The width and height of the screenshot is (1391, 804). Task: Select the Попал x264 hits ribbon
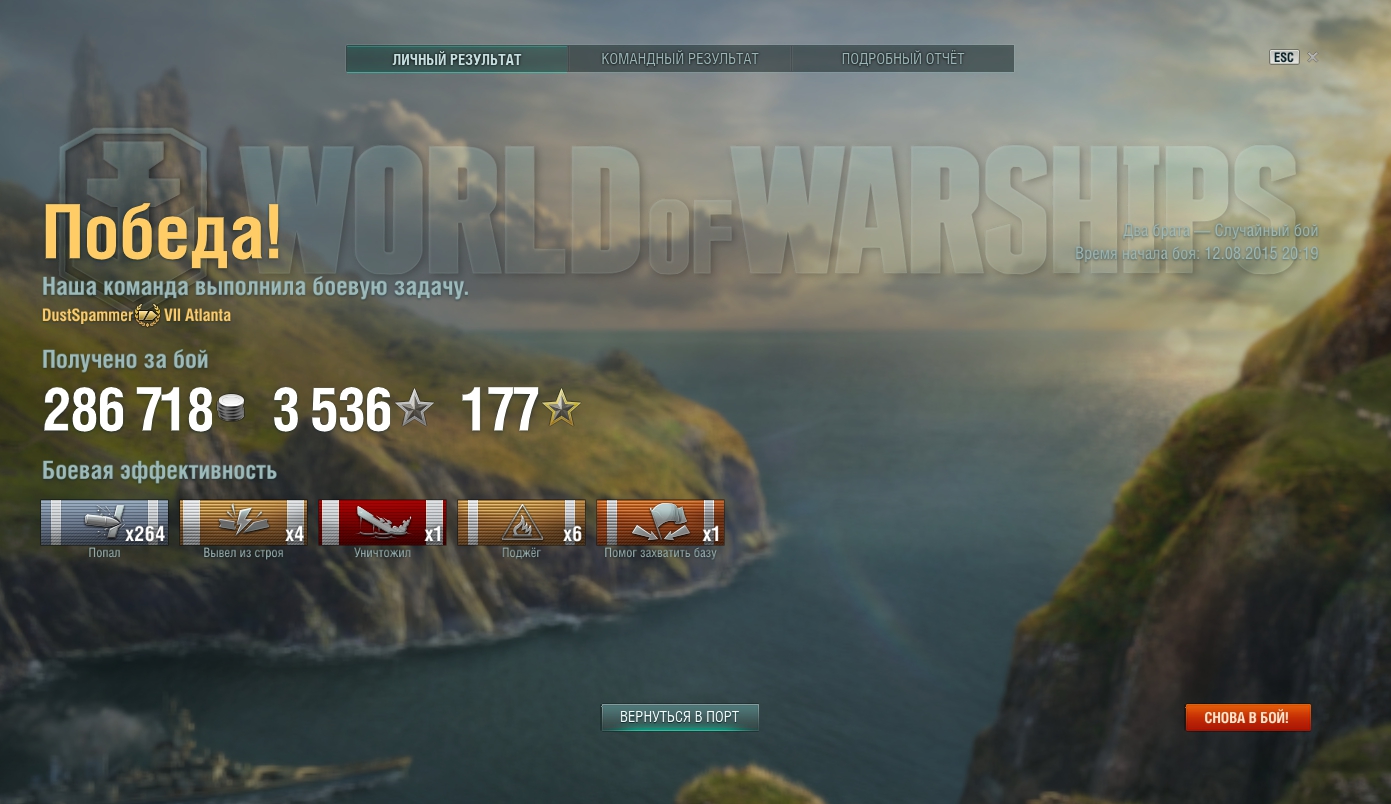pyautogui.click(x=105, y=523)
